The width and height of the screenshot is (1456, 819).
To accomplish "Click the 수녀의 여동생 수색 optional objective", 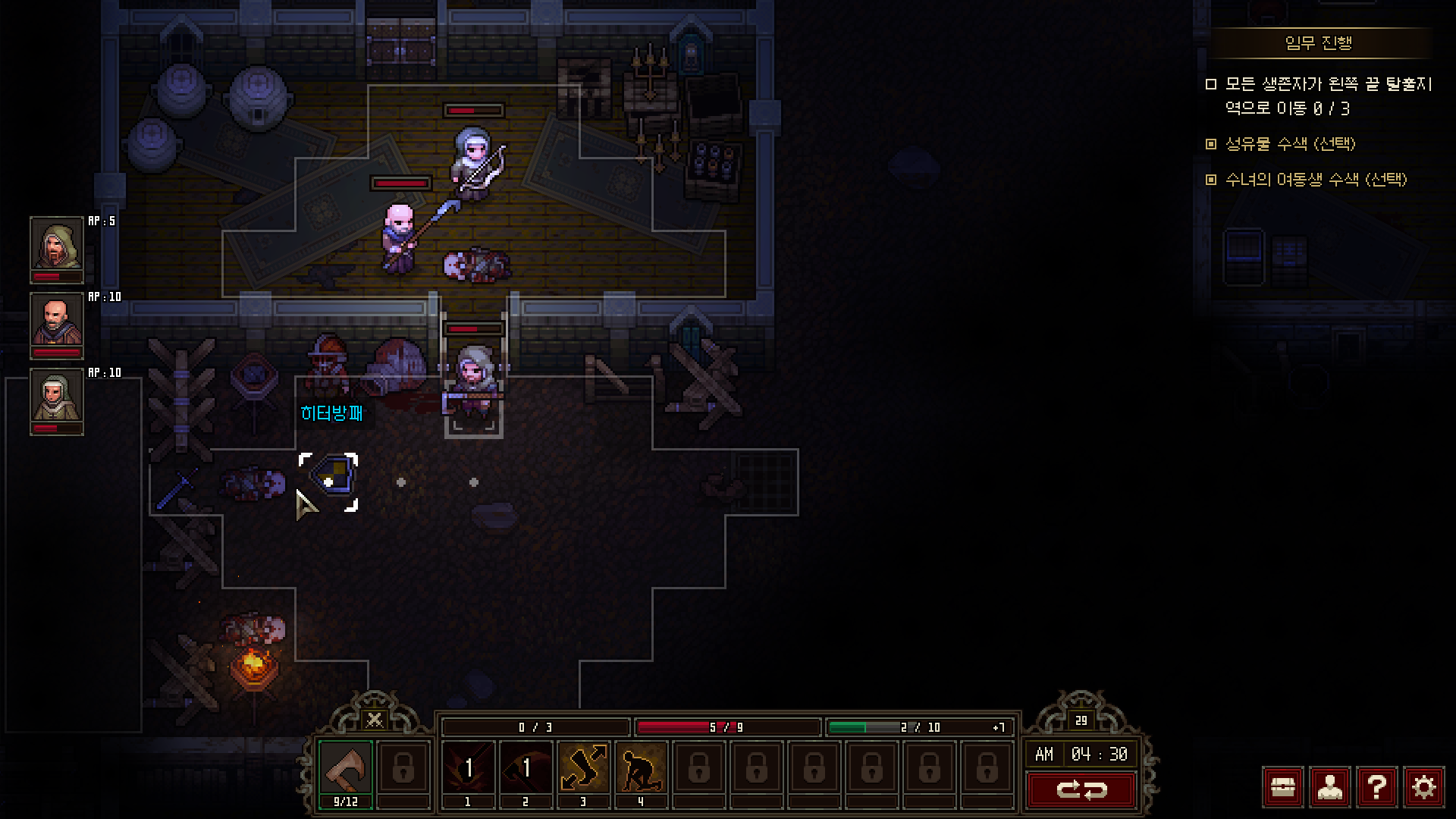I will point(1316,180).
